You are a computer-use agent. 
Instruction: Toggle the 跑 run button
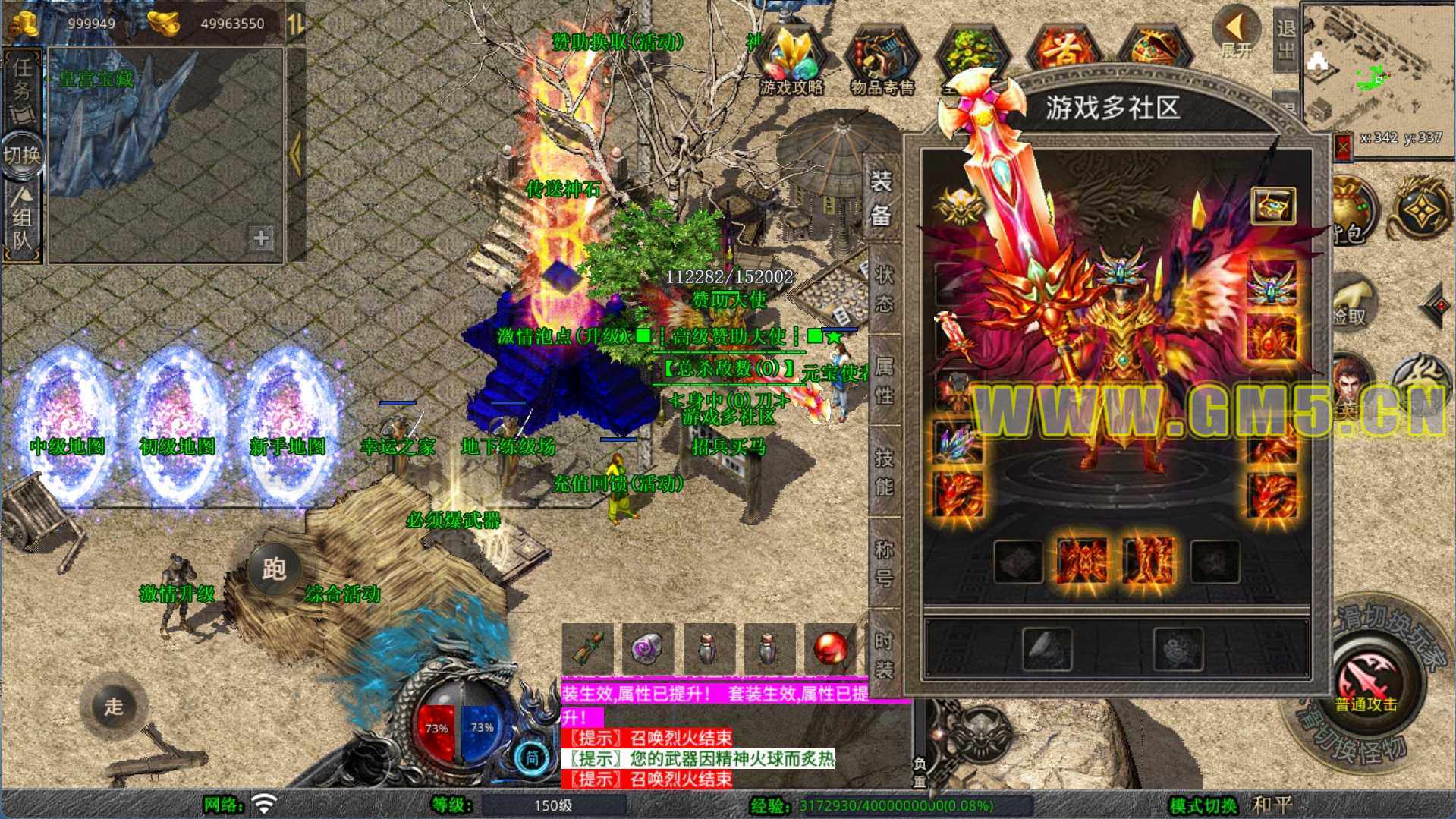[273, 569]
